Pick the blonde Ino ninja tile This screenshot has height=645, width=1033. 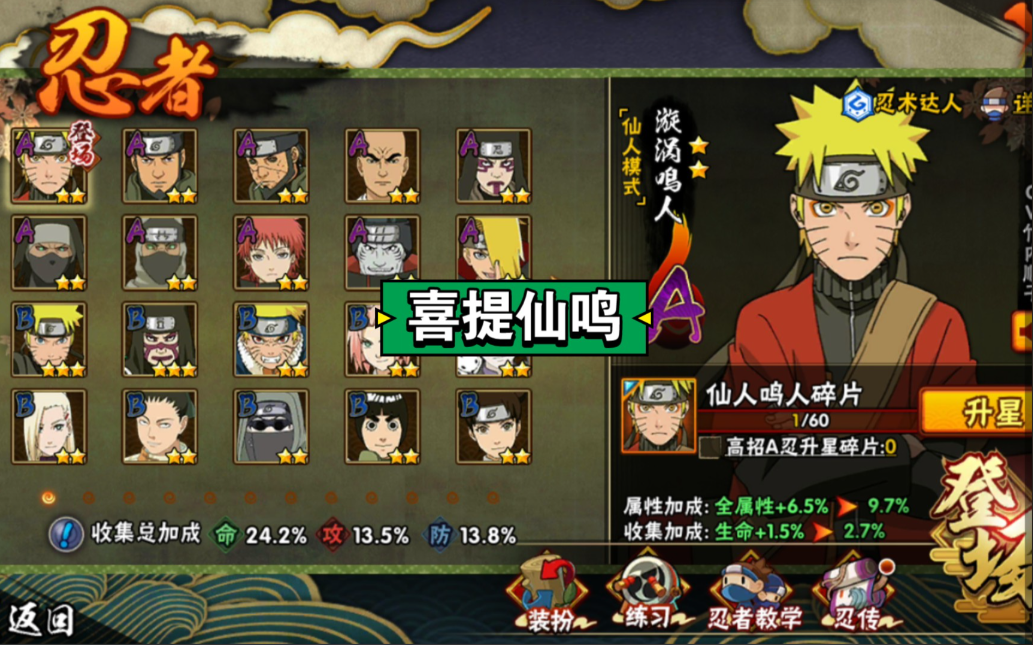click(49, 427)
